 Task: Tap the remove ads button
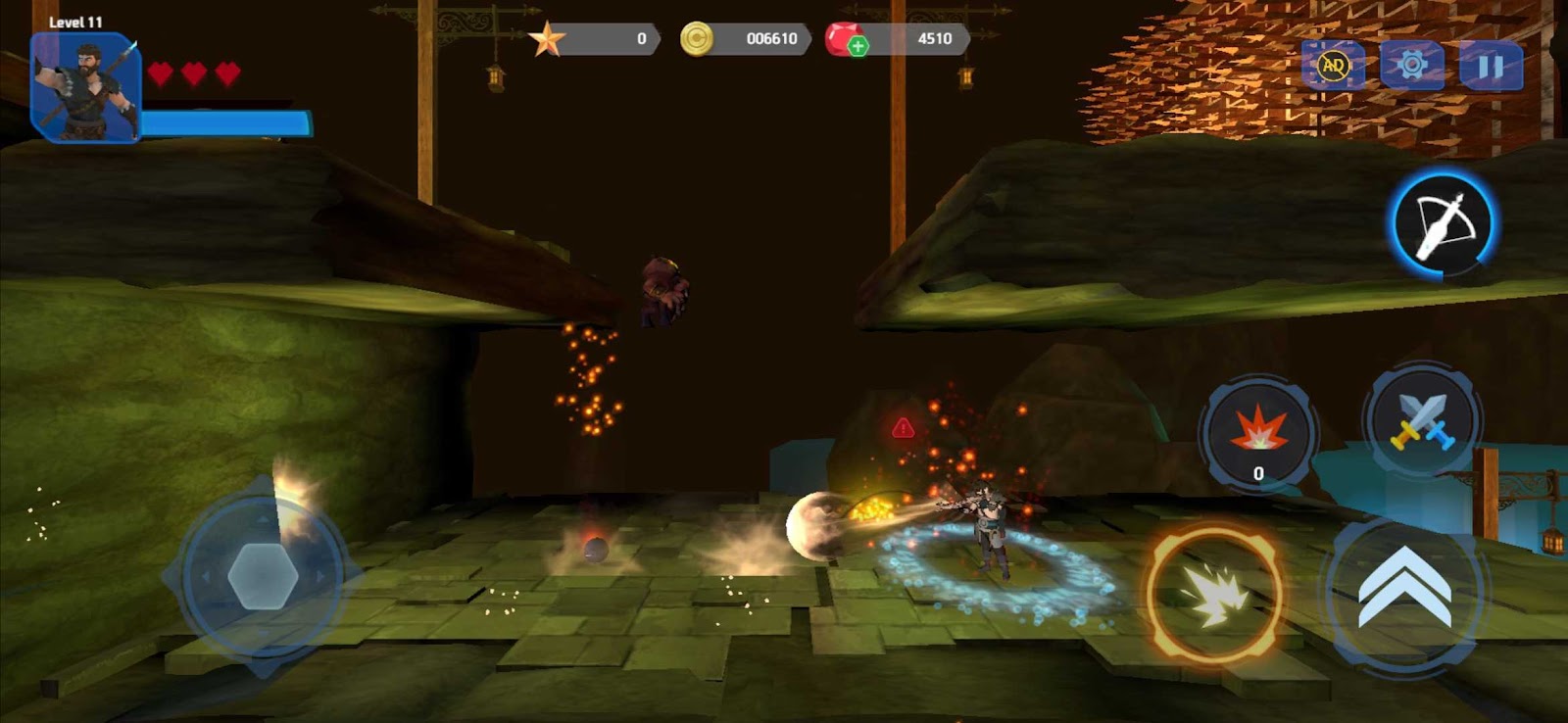pos(1333,66)
